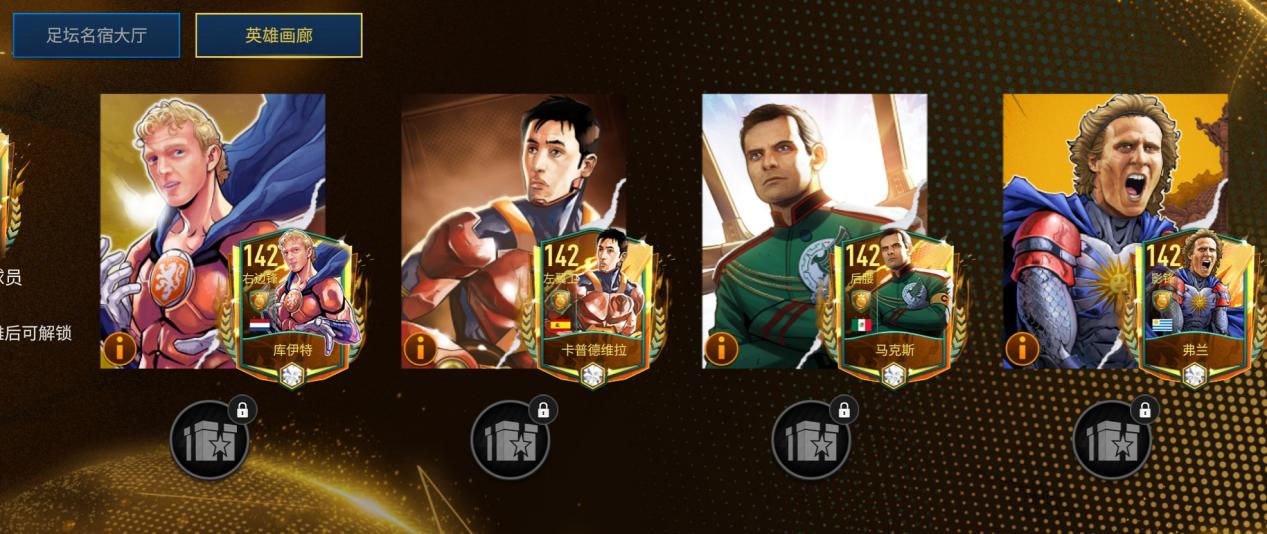Click the info icon on 马克斯 artwork
Viewport: 1267px width, 534px height.
(x=721, y=349)
